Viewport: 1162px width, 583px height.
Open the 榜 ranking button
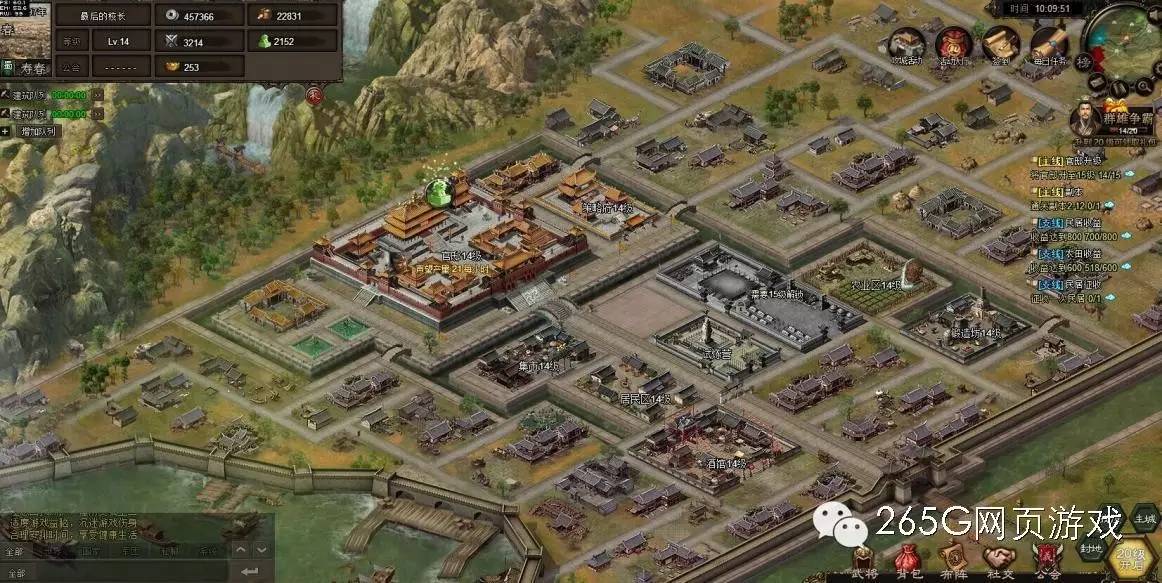tap(1084, 62)
